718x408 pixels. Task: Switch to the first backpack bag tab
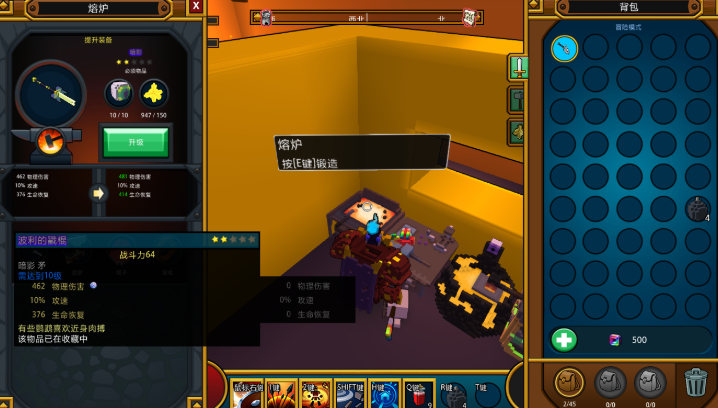pyautogui.click(x=569, y=382)
